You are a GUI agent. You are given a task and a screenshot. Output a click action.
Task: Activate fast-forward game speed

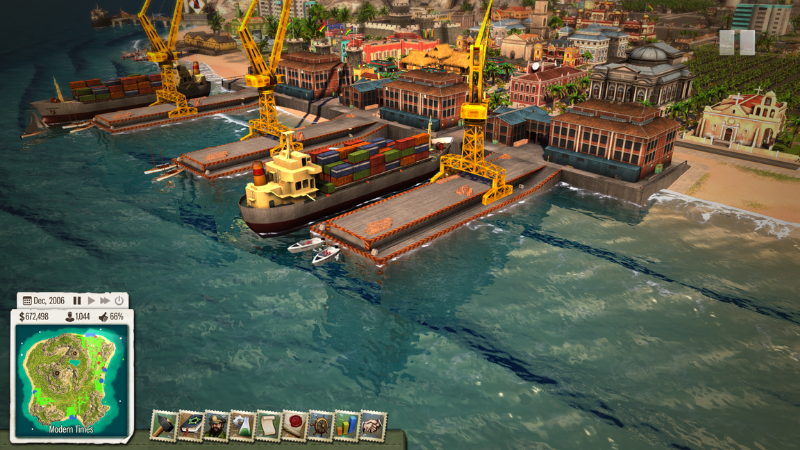[x=104, y=300]
